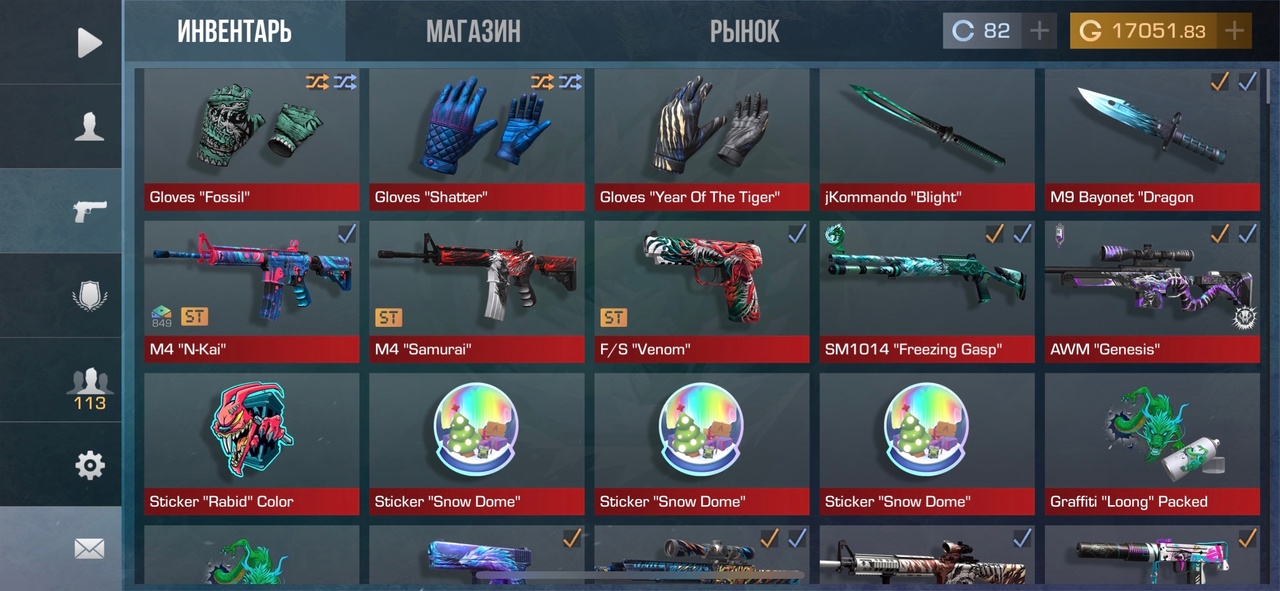The height and width of the screenshot is (591, 1280).
Task: Select the AWM "Genesis" sniper skin
Action: 1151,291
